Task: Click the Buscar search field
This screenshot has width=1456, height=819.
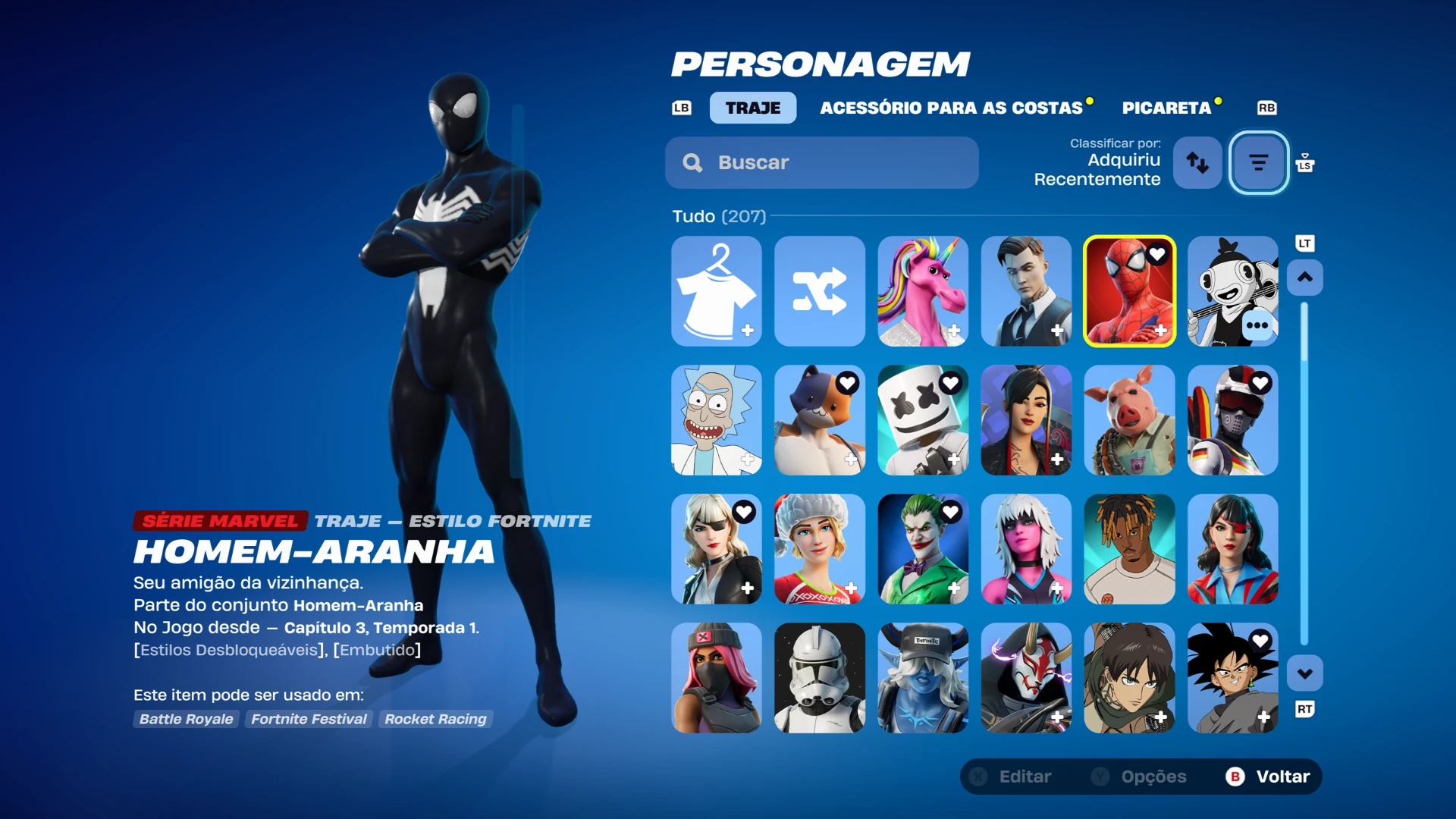Action: [x=821, y=162]
